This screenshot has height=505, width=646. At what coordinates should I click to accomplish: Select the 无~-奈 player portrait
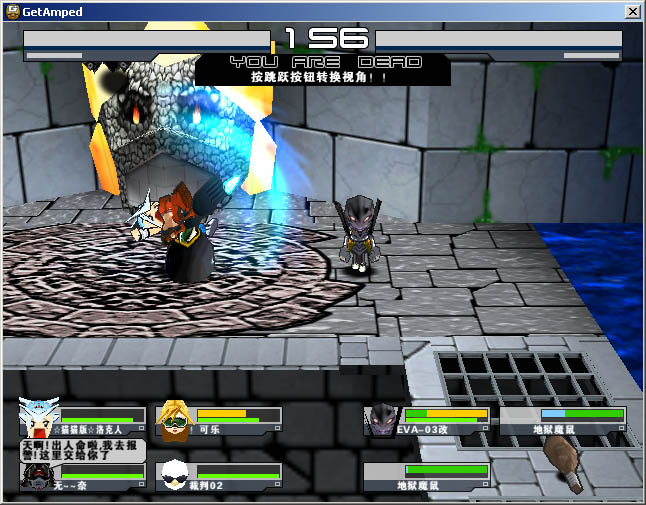(36, 479)
